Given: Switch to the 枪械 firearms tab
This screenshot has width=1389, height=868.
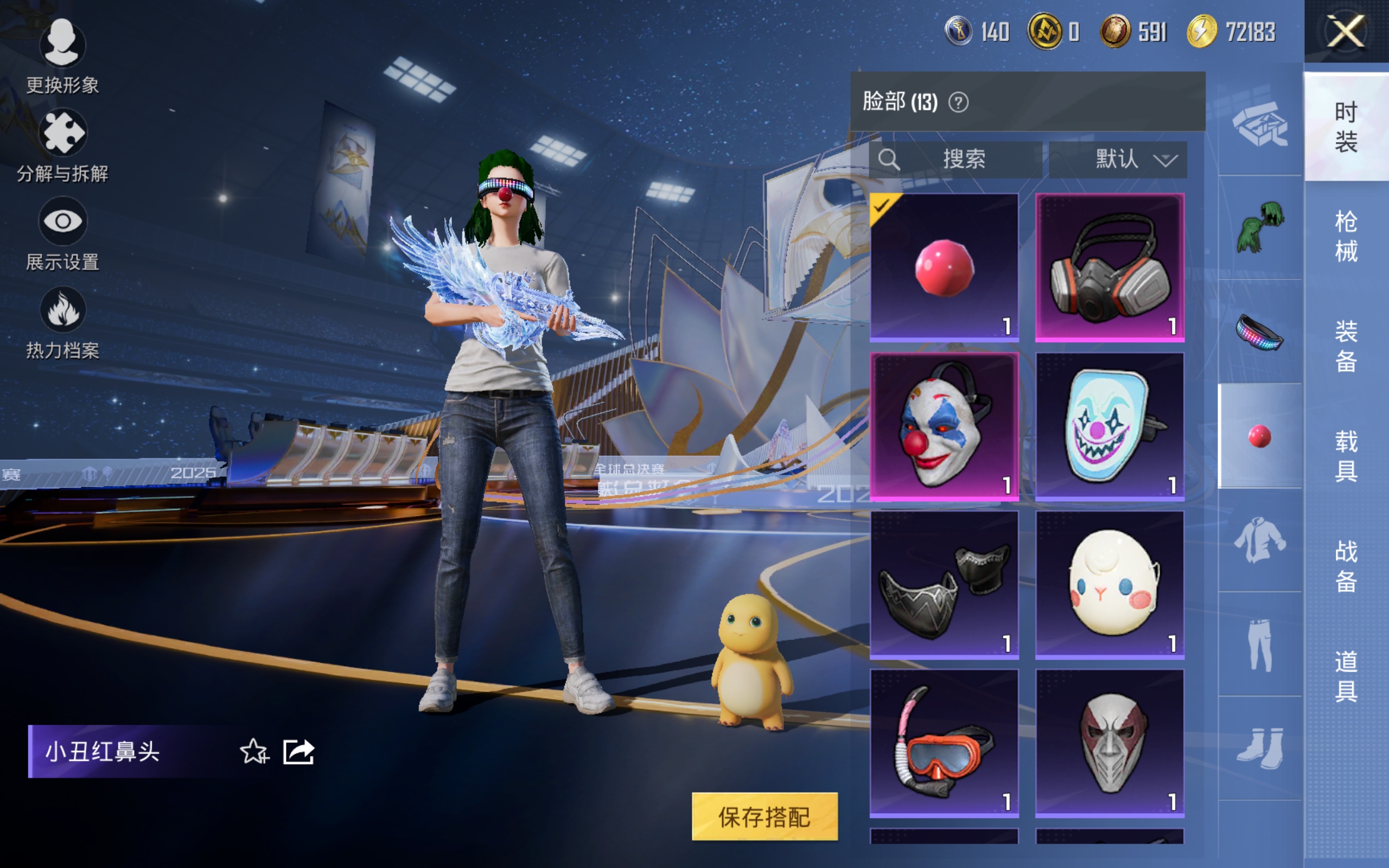Looking at the screenshot, I should (1346, 236).
